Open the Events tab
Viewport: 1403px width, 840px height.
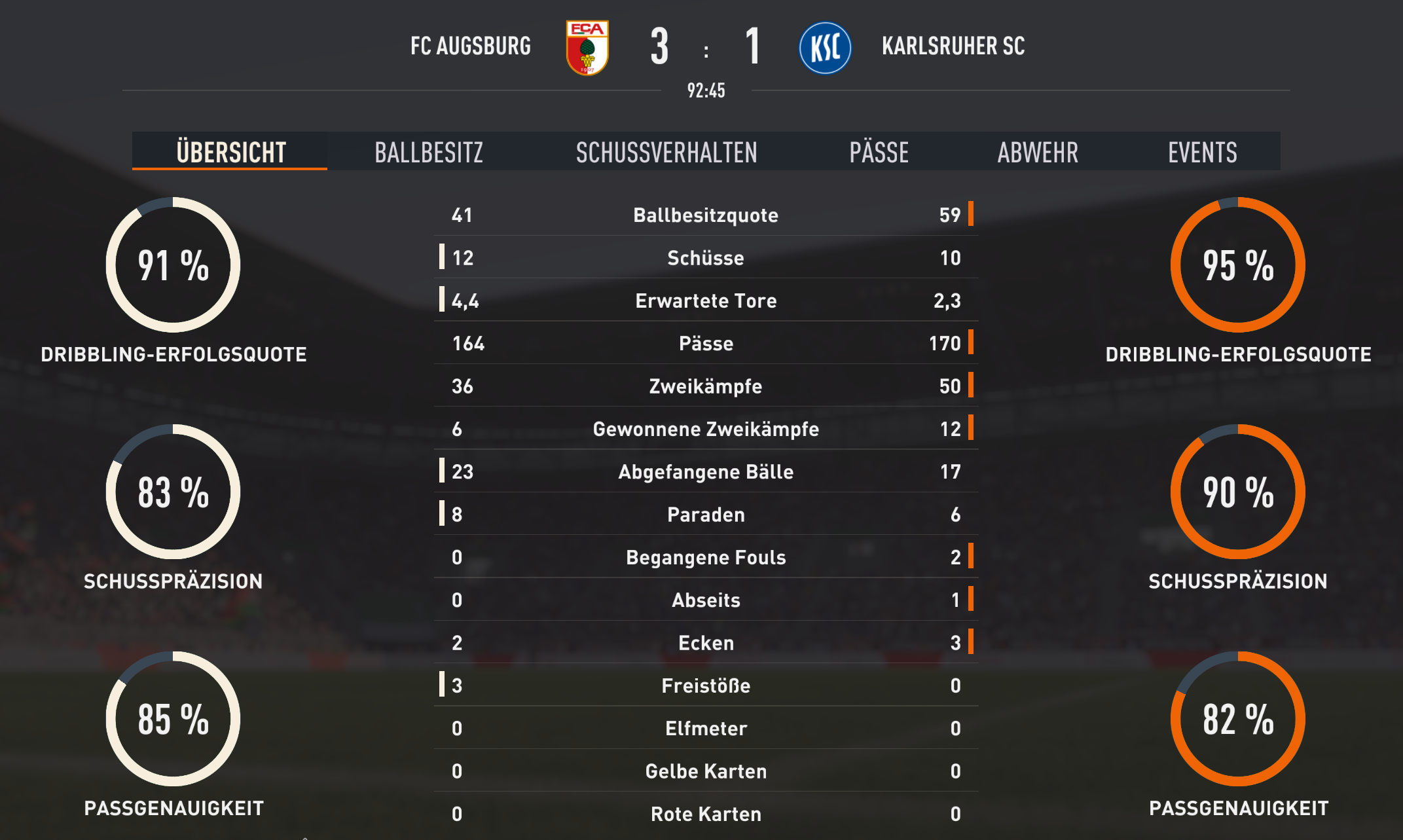pos(1202,152)
